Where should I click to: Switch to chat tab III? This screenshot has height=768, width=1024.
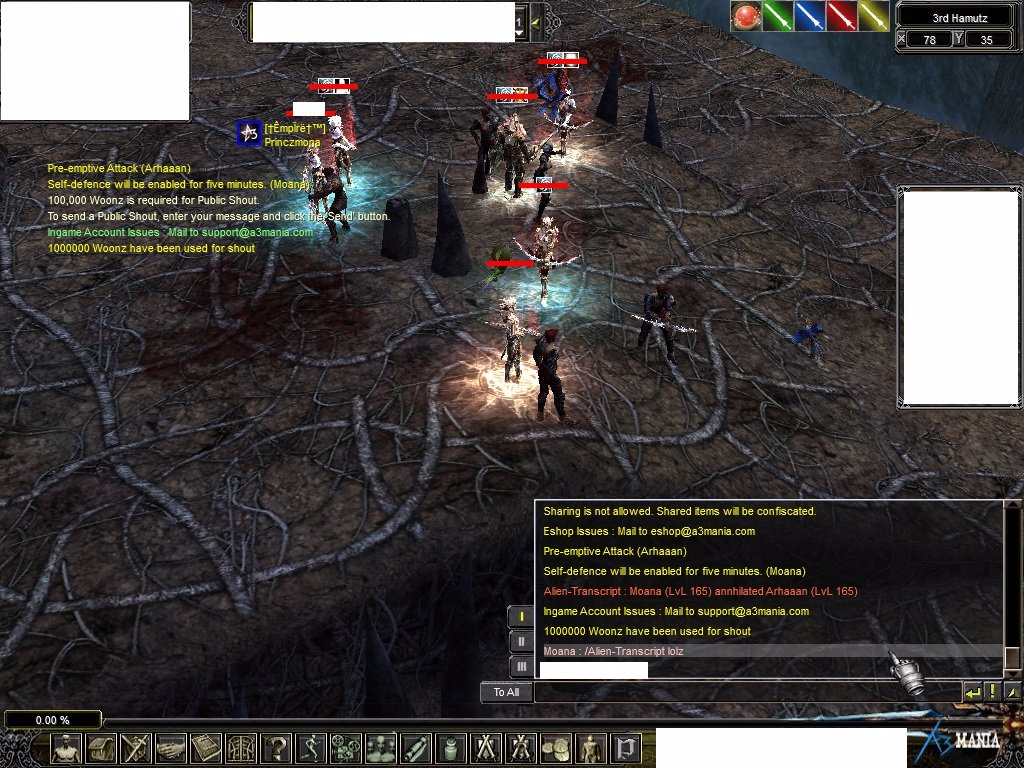[521, 666]
